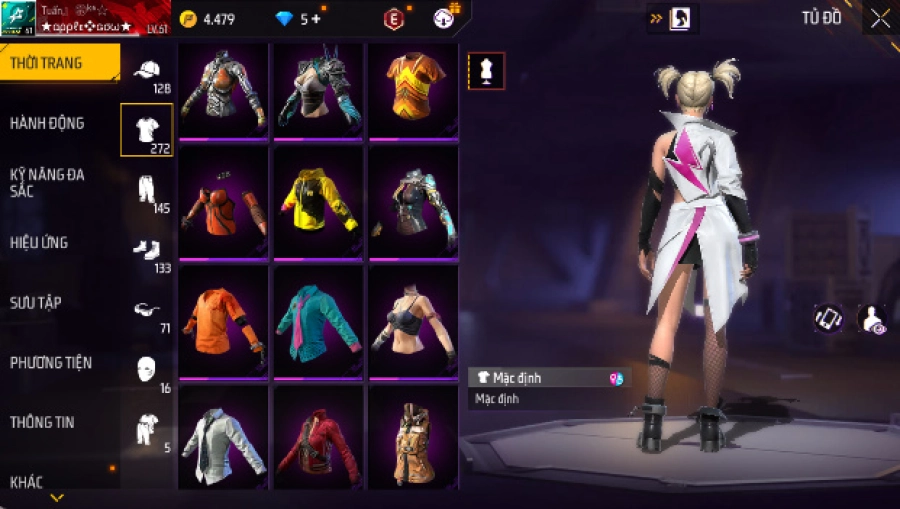The width and height of the screenshot is (900, 509).
Task: Add diamonds with the plus button
Action: pyautogui.click(x=317, y=19)
